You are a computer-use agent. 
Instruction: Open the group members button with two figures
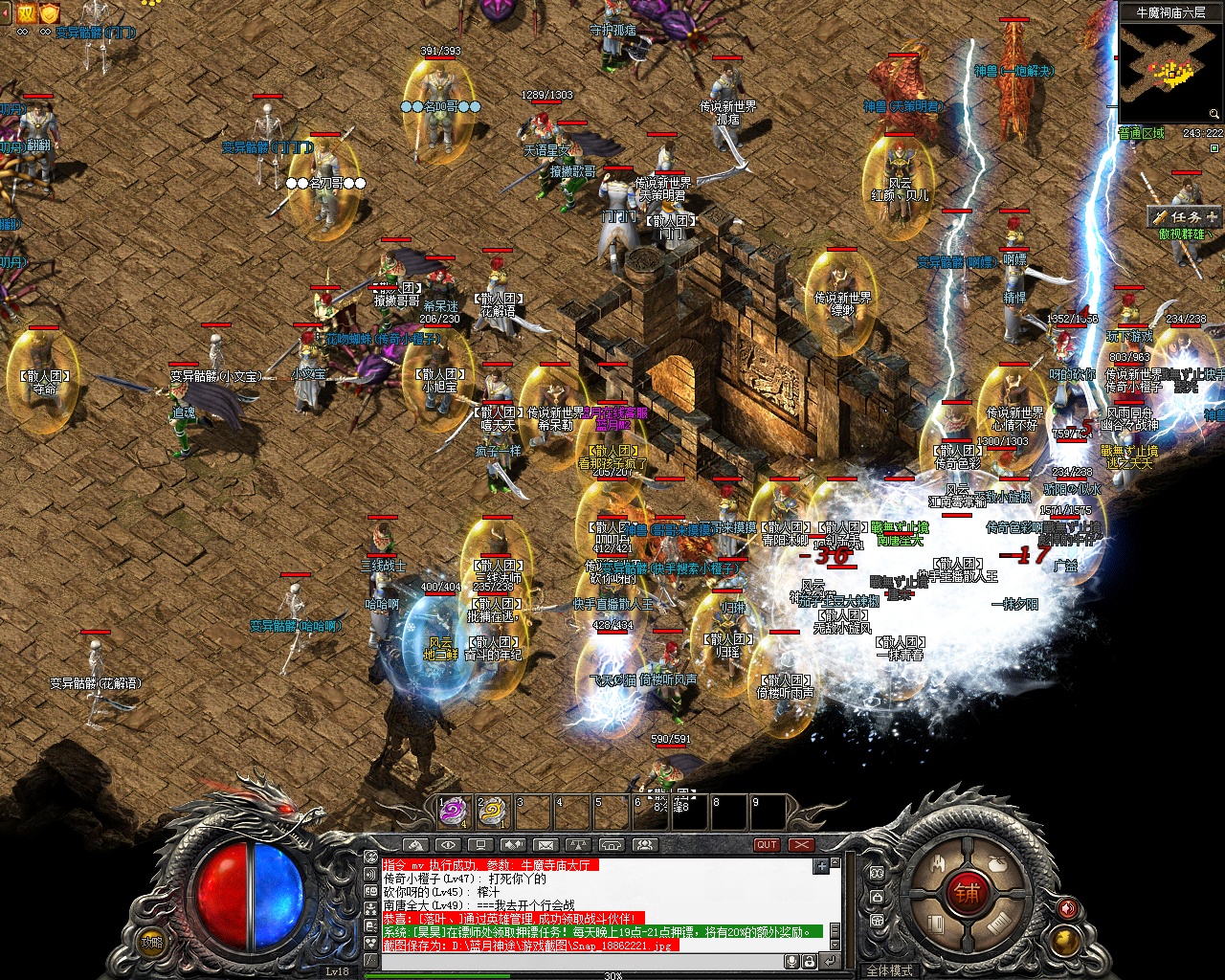click(644, 845)
